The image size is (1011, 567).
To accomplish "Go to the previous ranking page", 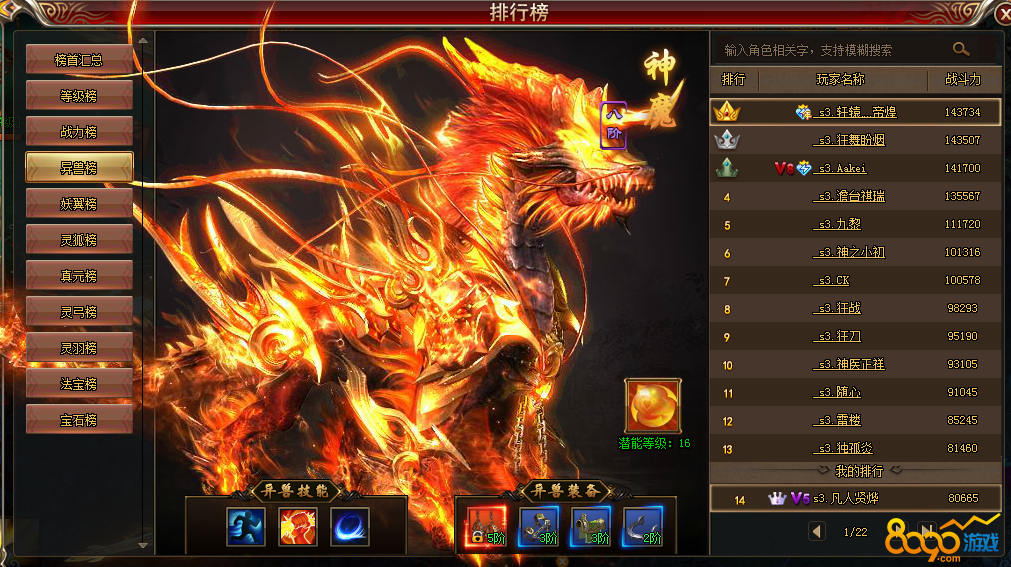I will coord(817,532).
